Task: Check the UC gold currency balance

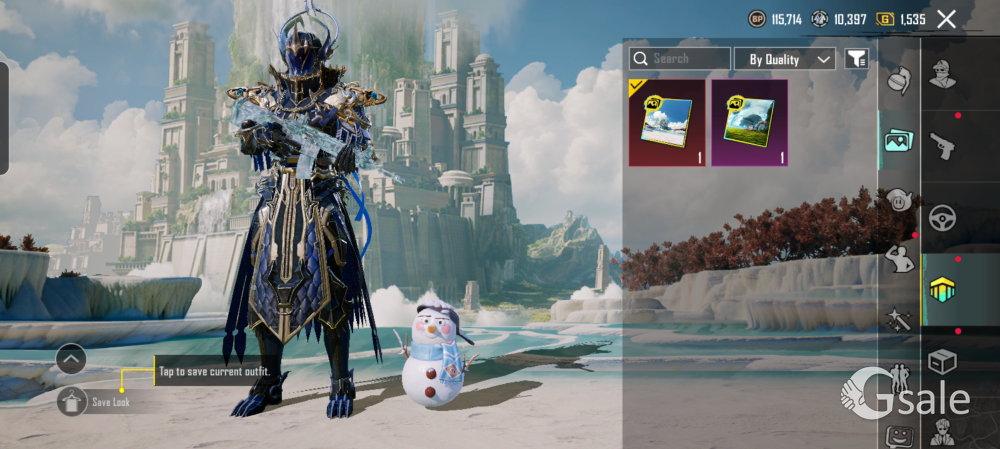Action: (901, 18)
